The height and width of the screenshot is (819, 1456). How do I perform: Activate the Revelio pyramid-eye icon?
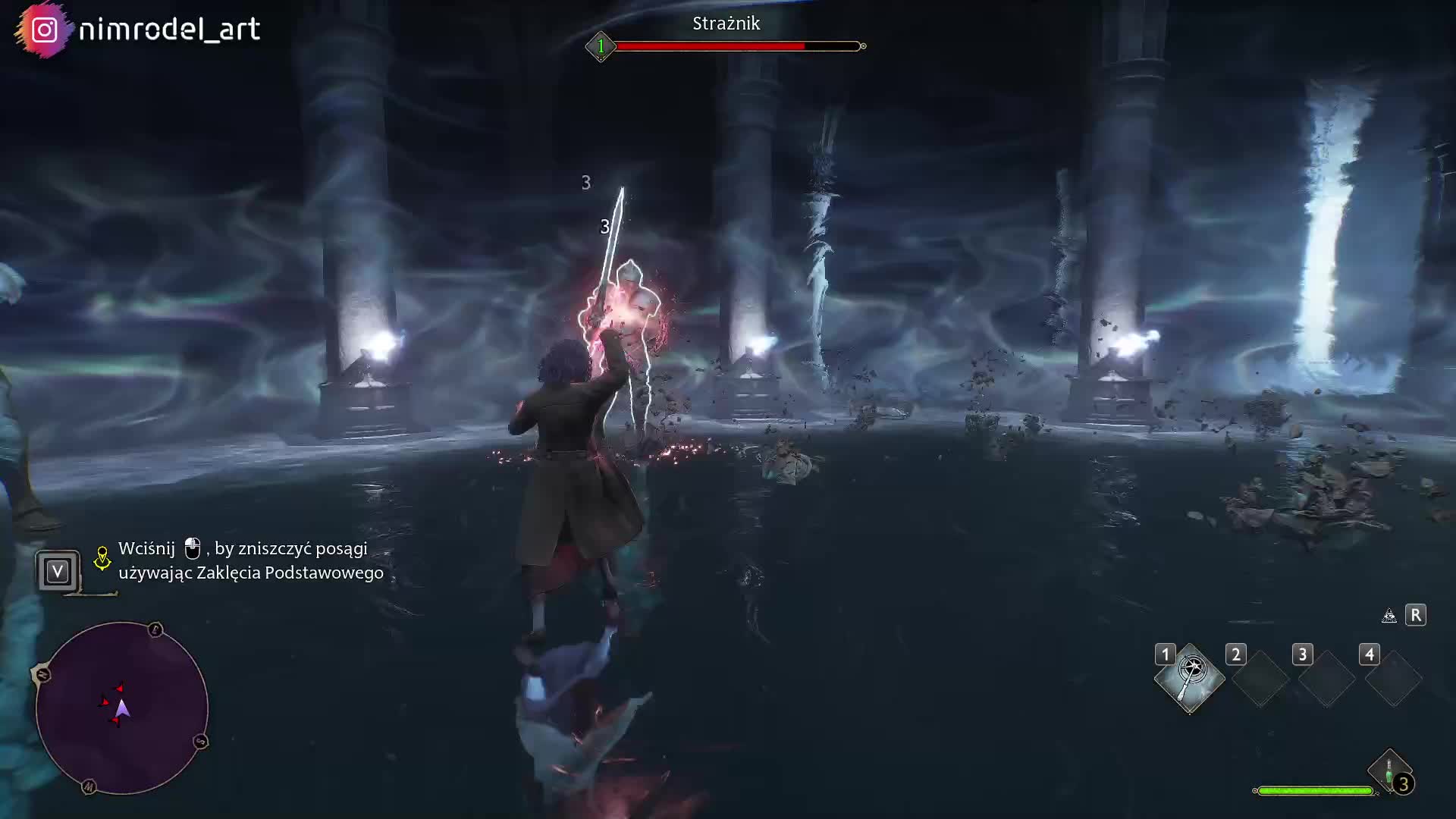click(x=1389, y=616)
